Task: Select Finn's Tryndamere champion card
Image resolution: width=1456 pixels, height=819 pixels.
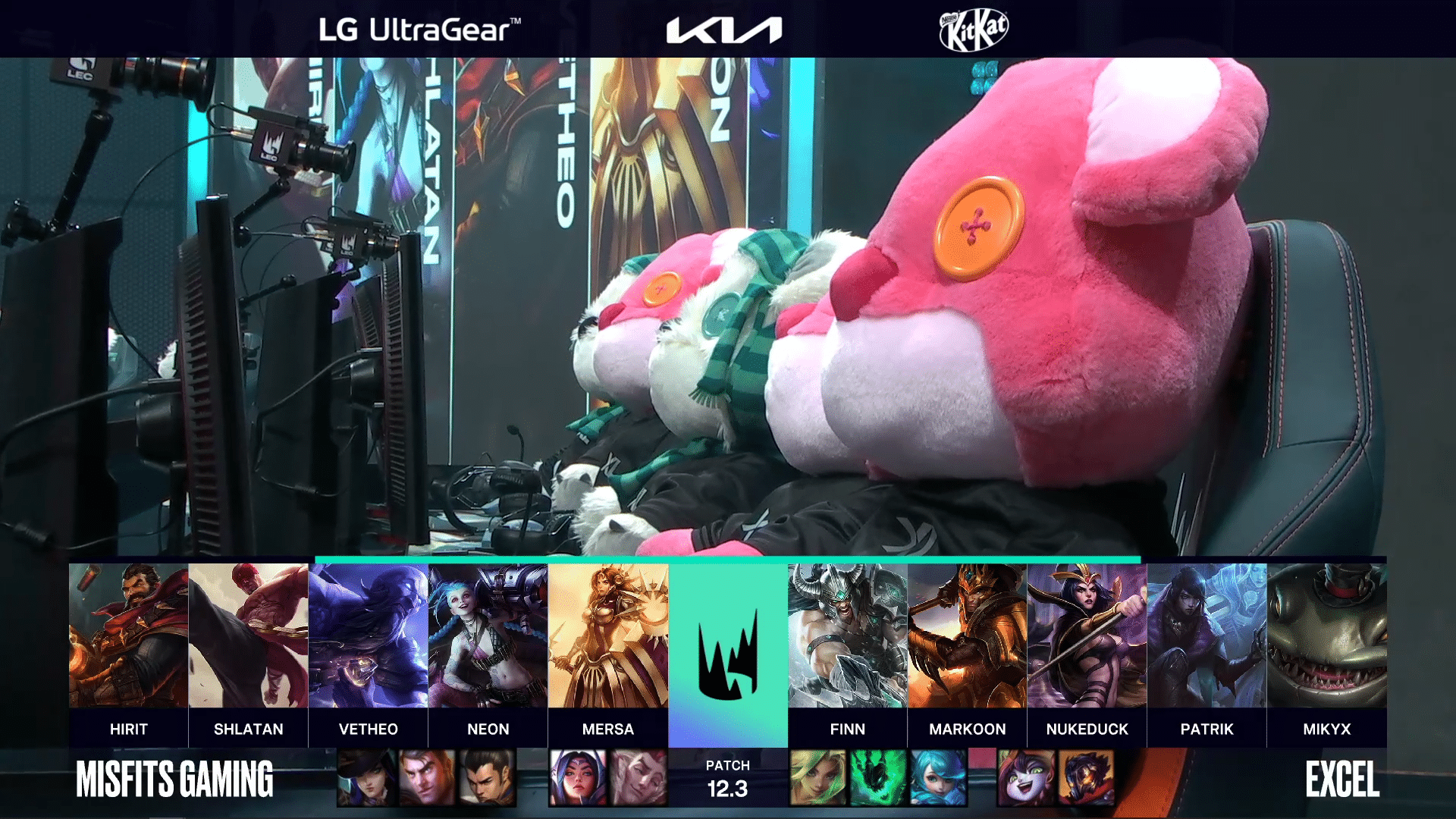Action: click(847, 635)
